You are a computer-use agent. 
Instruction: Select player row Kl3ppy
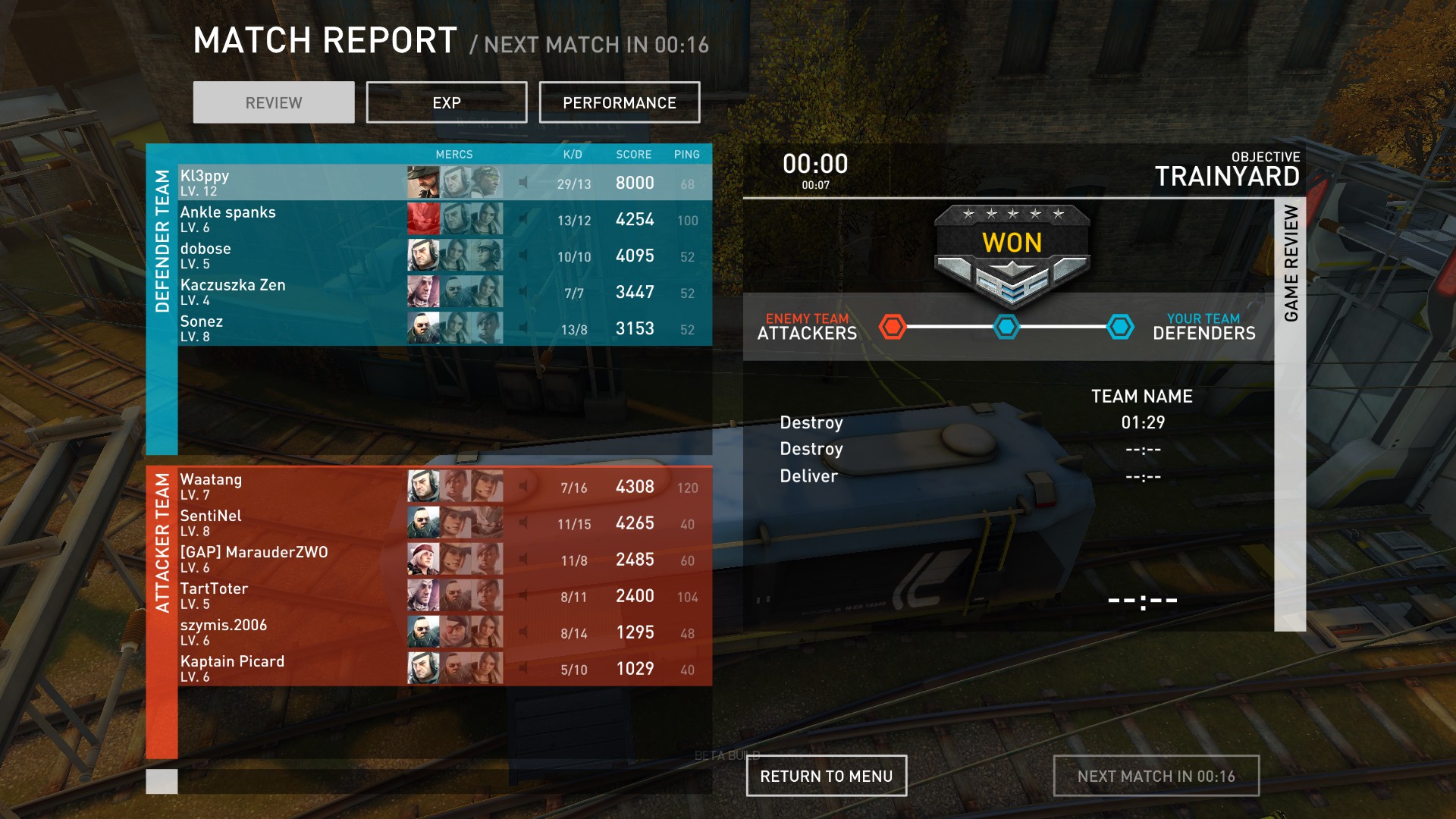pyautogui.click(x=288, y=183)
